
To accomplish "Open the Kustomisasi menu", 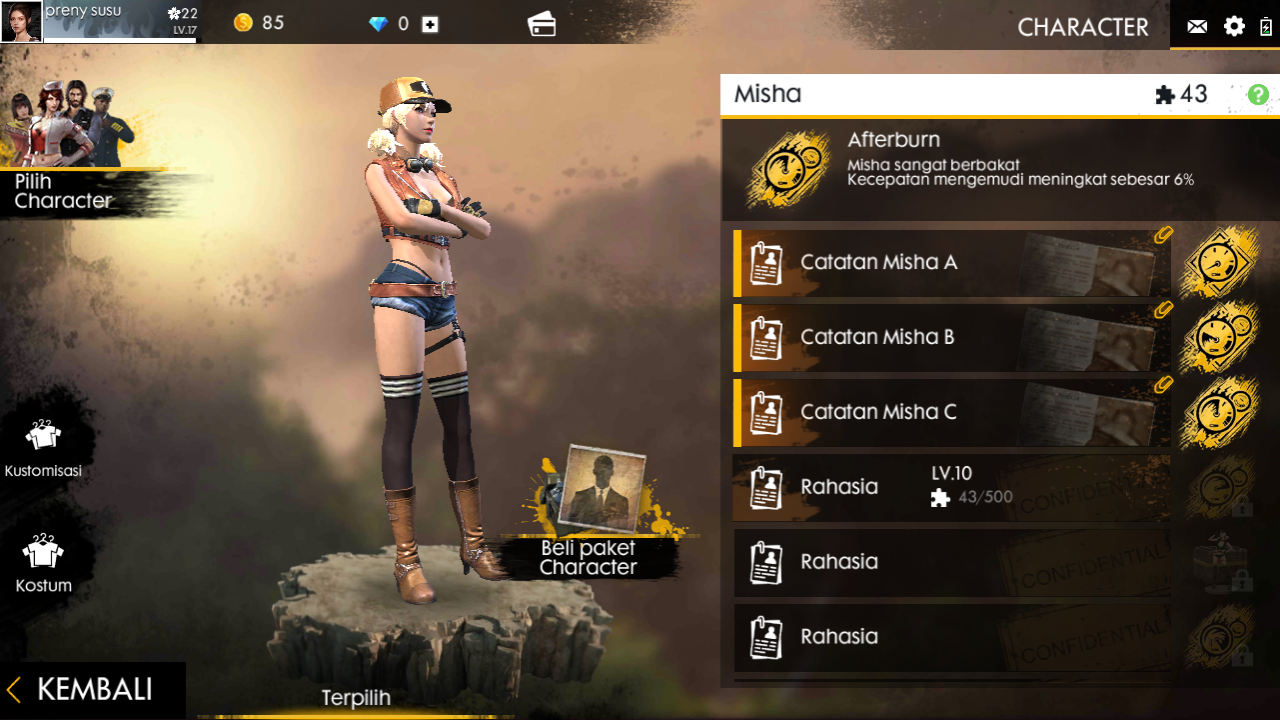I will [43, 446].
